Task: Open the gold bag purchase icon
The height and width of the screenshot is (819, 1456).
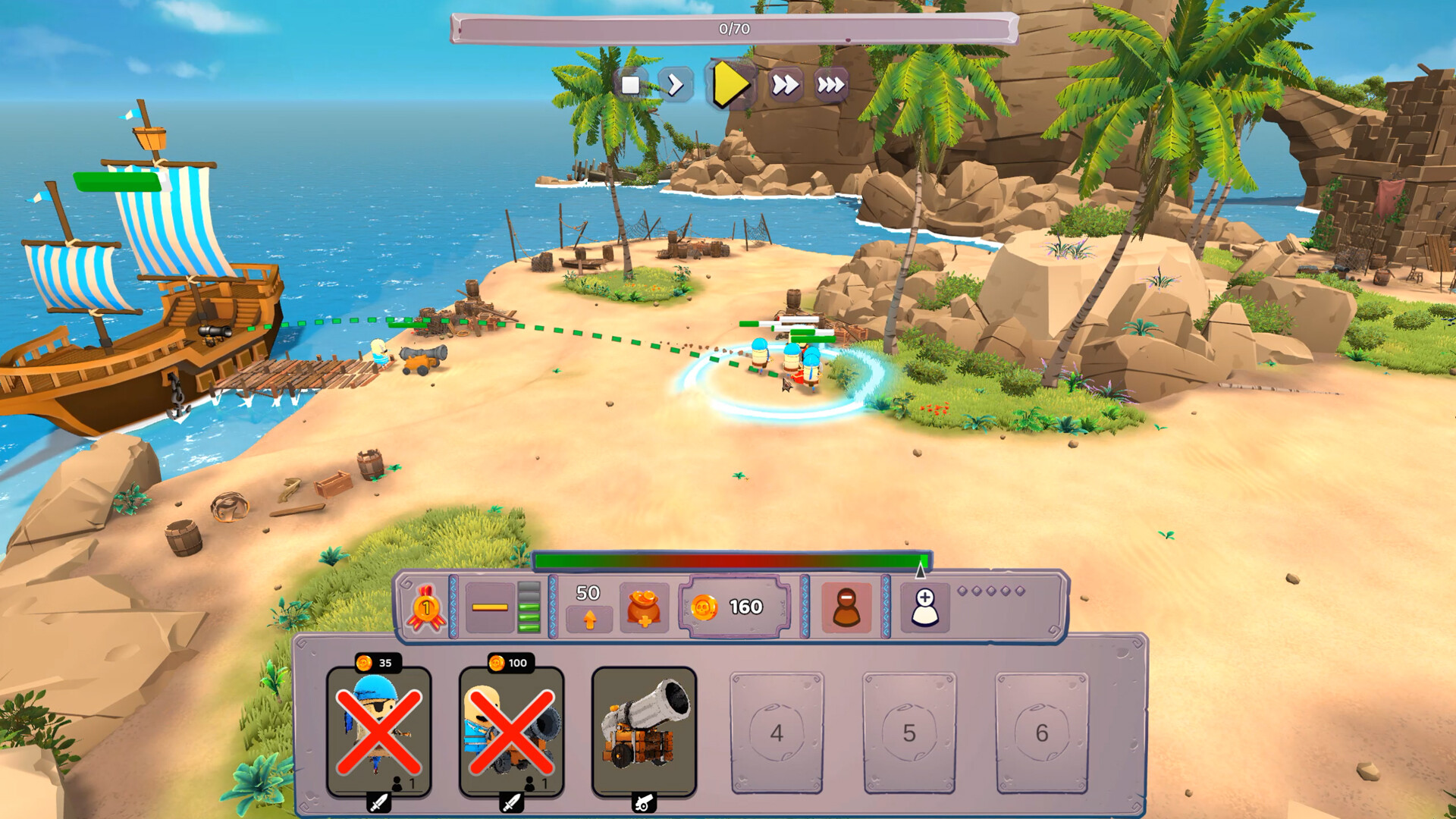Action: (644, 607)
